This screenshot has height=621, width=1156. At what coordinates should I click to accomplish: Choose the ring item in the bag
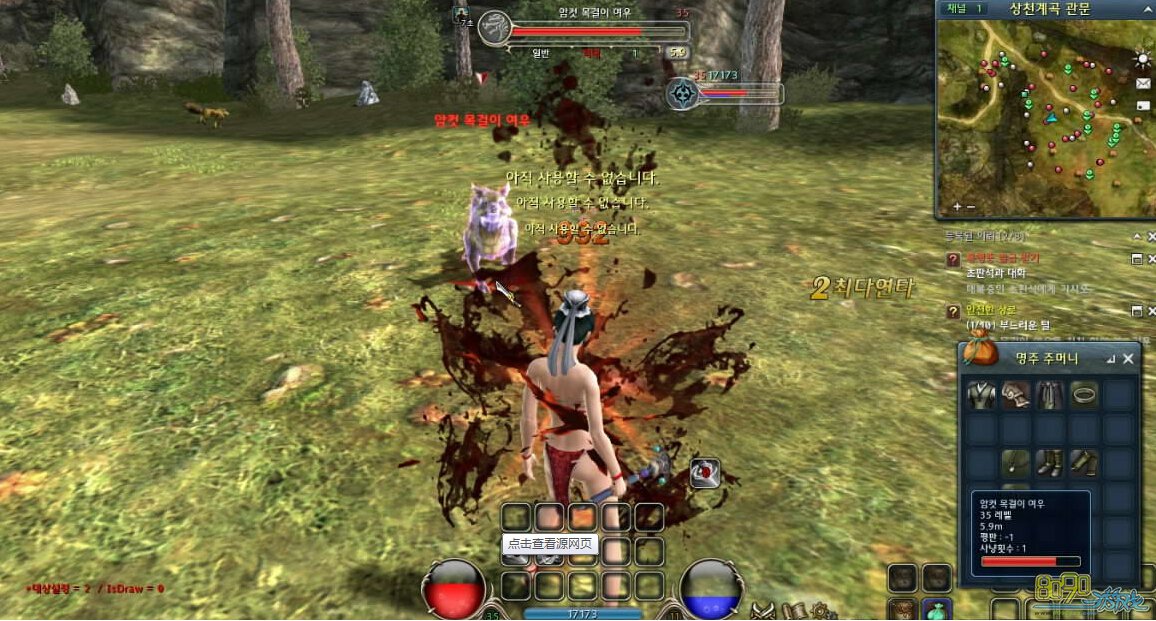(x=1084, y=395)
